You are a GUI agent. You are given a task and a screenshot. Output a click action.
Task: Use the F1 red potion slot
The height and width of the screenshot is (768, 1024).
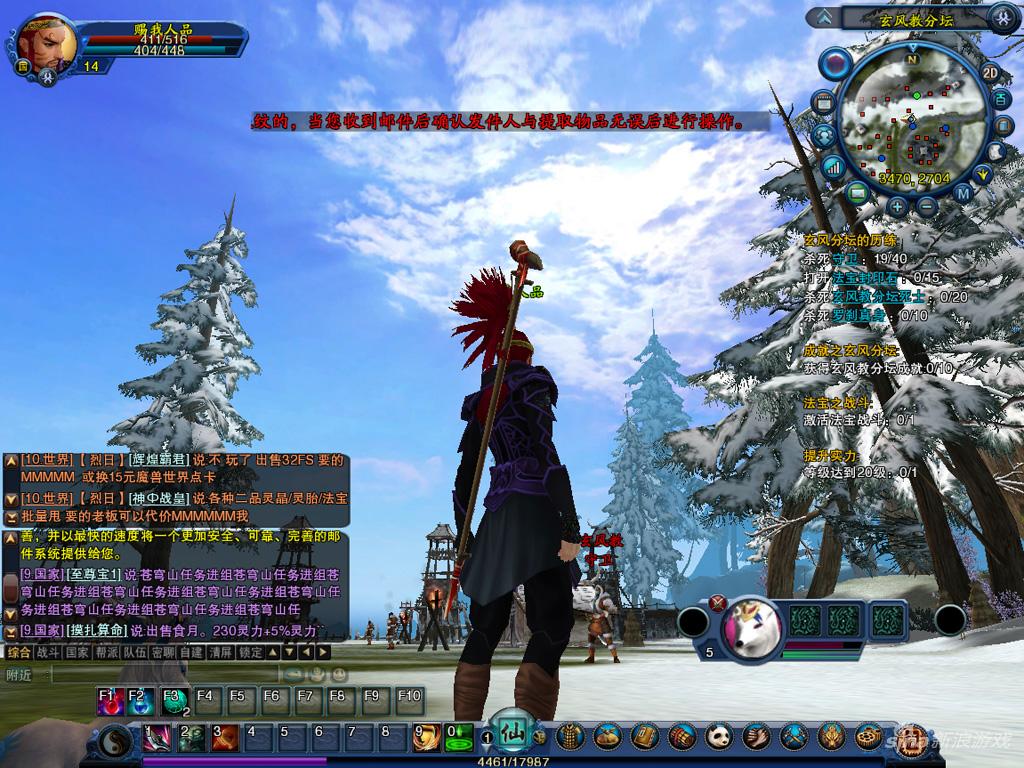point(108,700)
